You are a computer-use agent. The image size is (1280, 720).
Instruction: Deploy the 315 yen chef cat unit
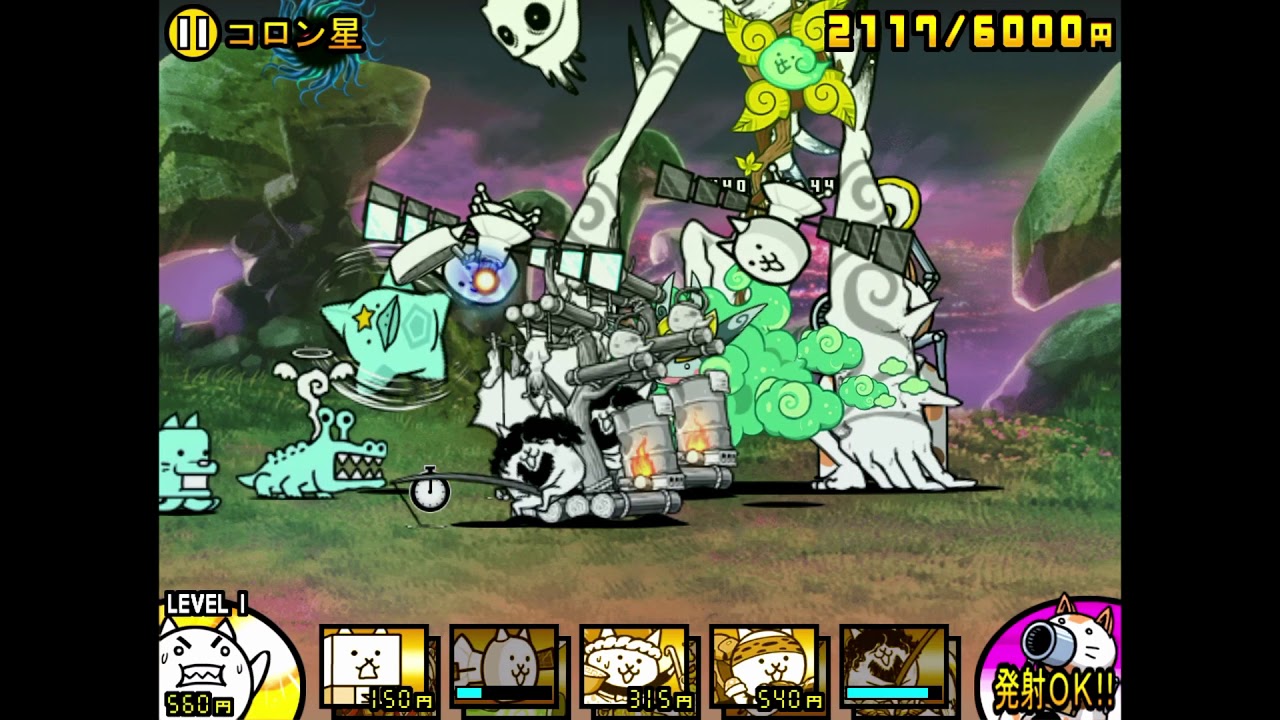[634, 666]
